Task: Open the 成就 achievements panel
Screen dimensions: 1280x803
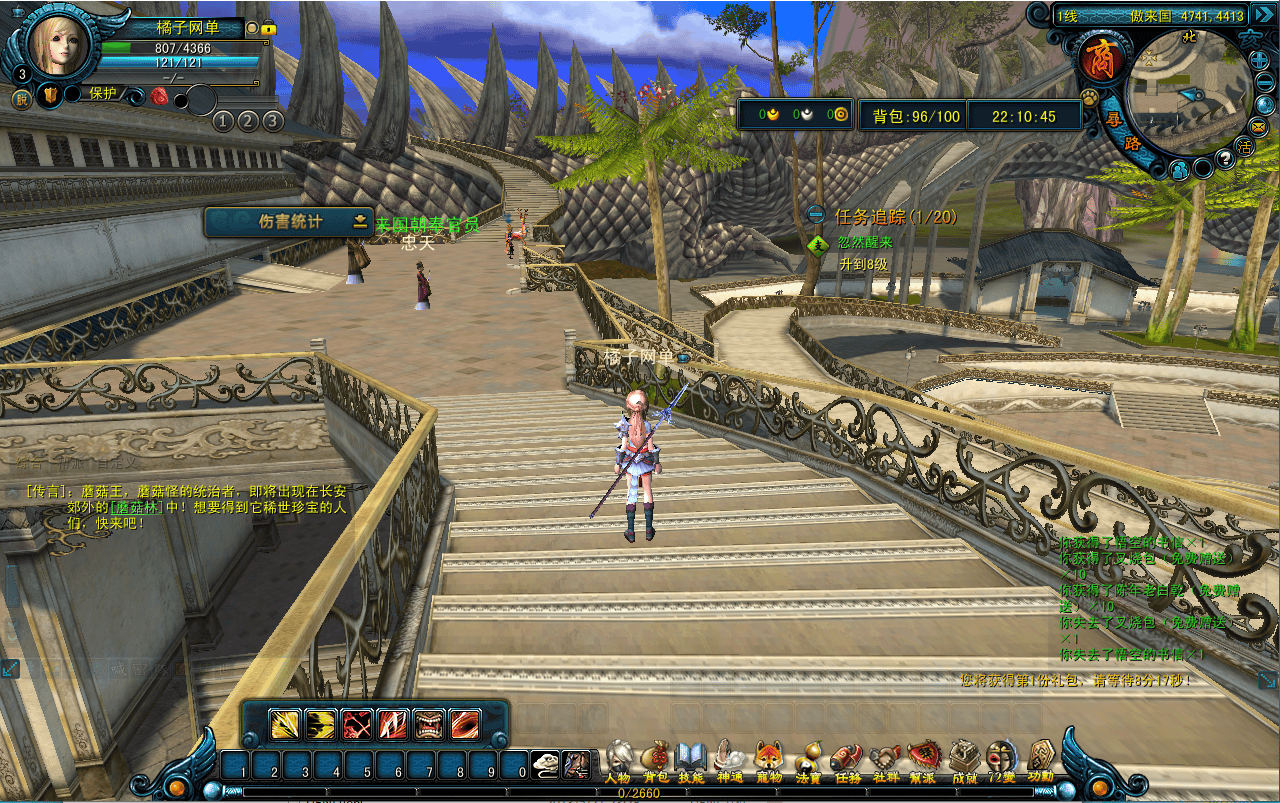Action: click(964, 758)
